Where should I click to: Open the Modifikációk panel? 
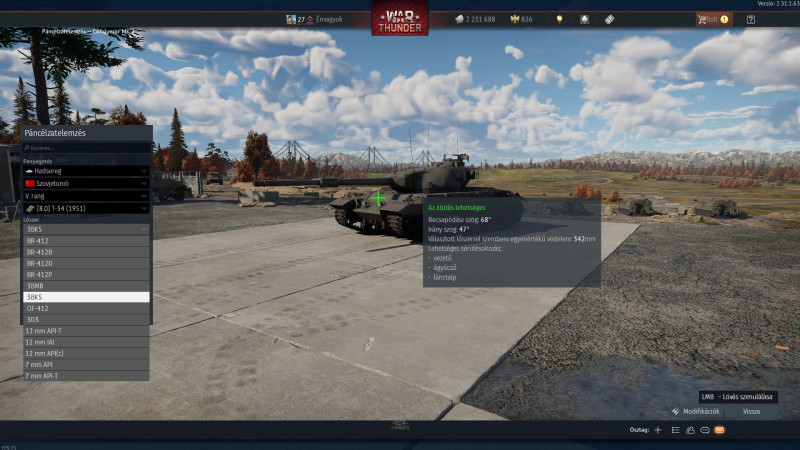(695, 411)
